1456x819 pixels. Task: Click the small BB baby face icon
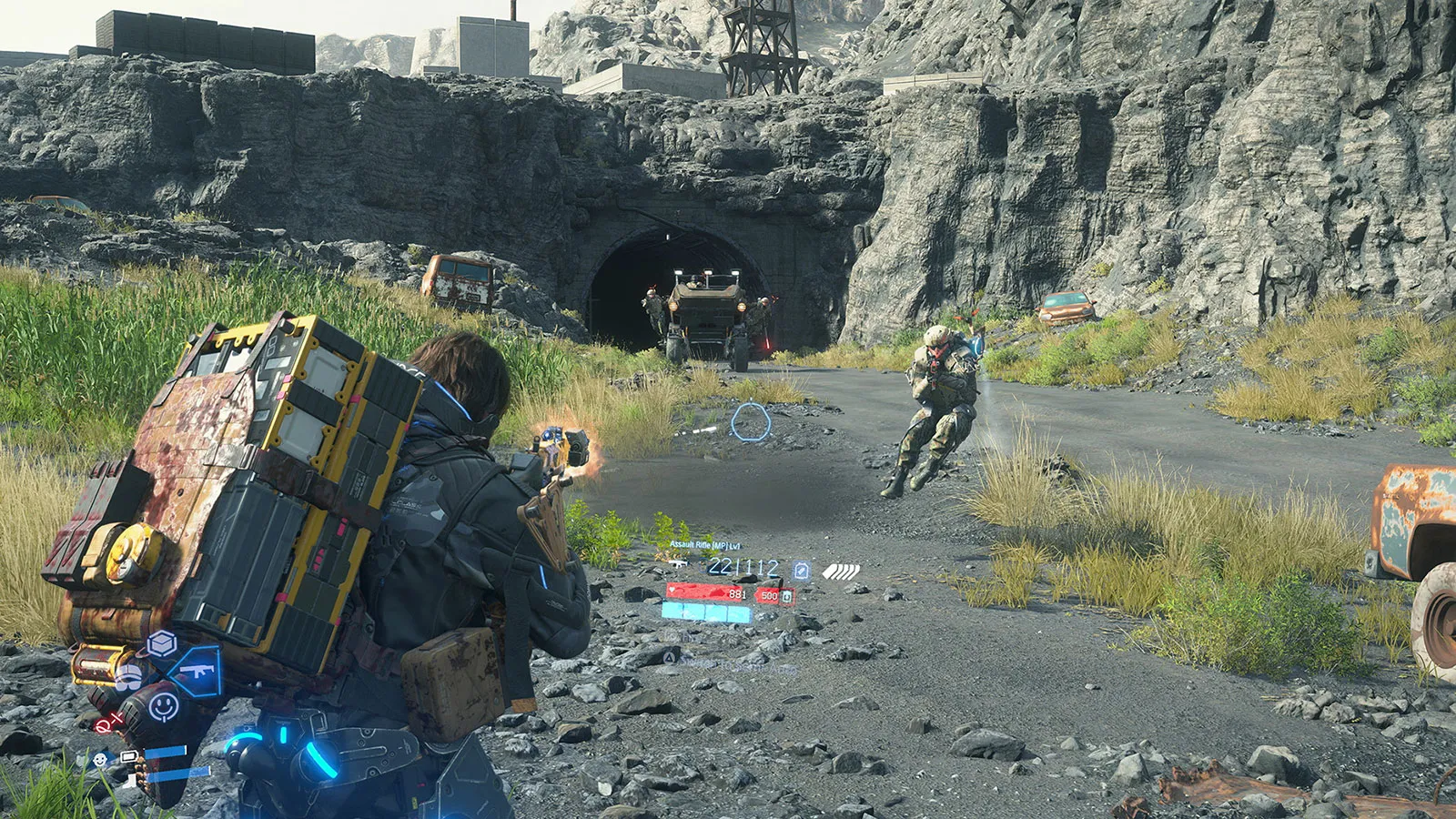point(99,759)
